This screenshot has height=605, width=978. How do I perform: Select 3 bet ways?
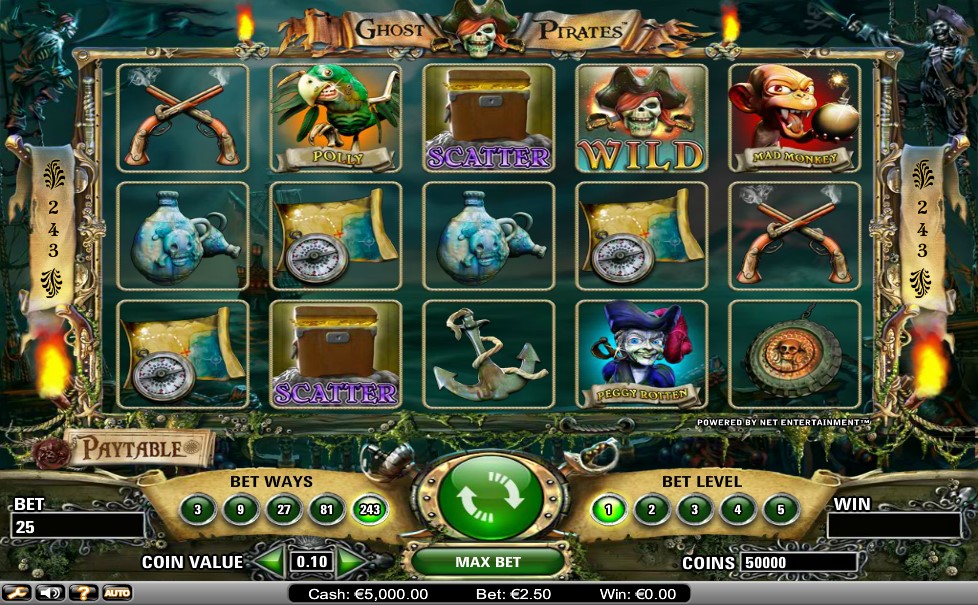198,510
